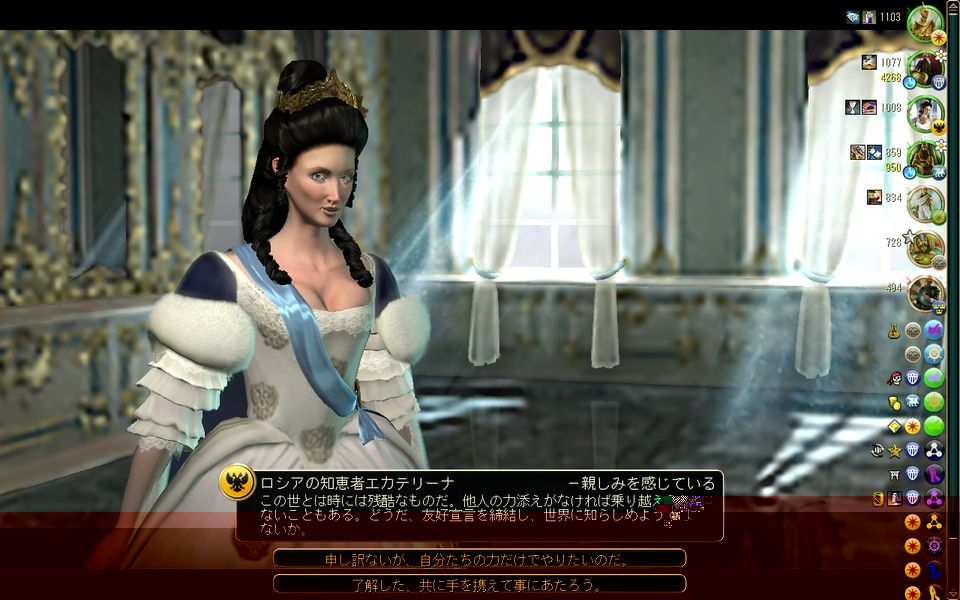Select the leader portrait with score 834
The image size is (960, 600).
(925, 202)
